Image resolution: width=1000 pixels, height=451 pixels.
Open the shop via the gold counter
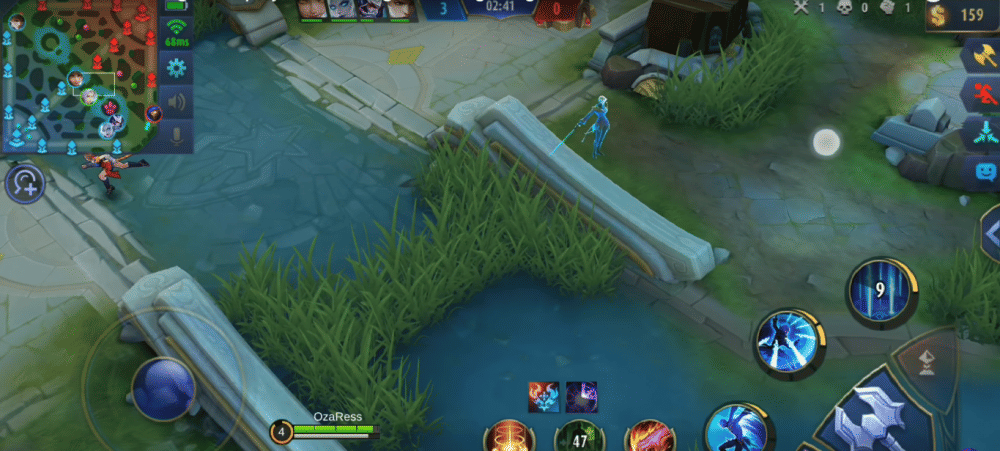tap(960, 16)
